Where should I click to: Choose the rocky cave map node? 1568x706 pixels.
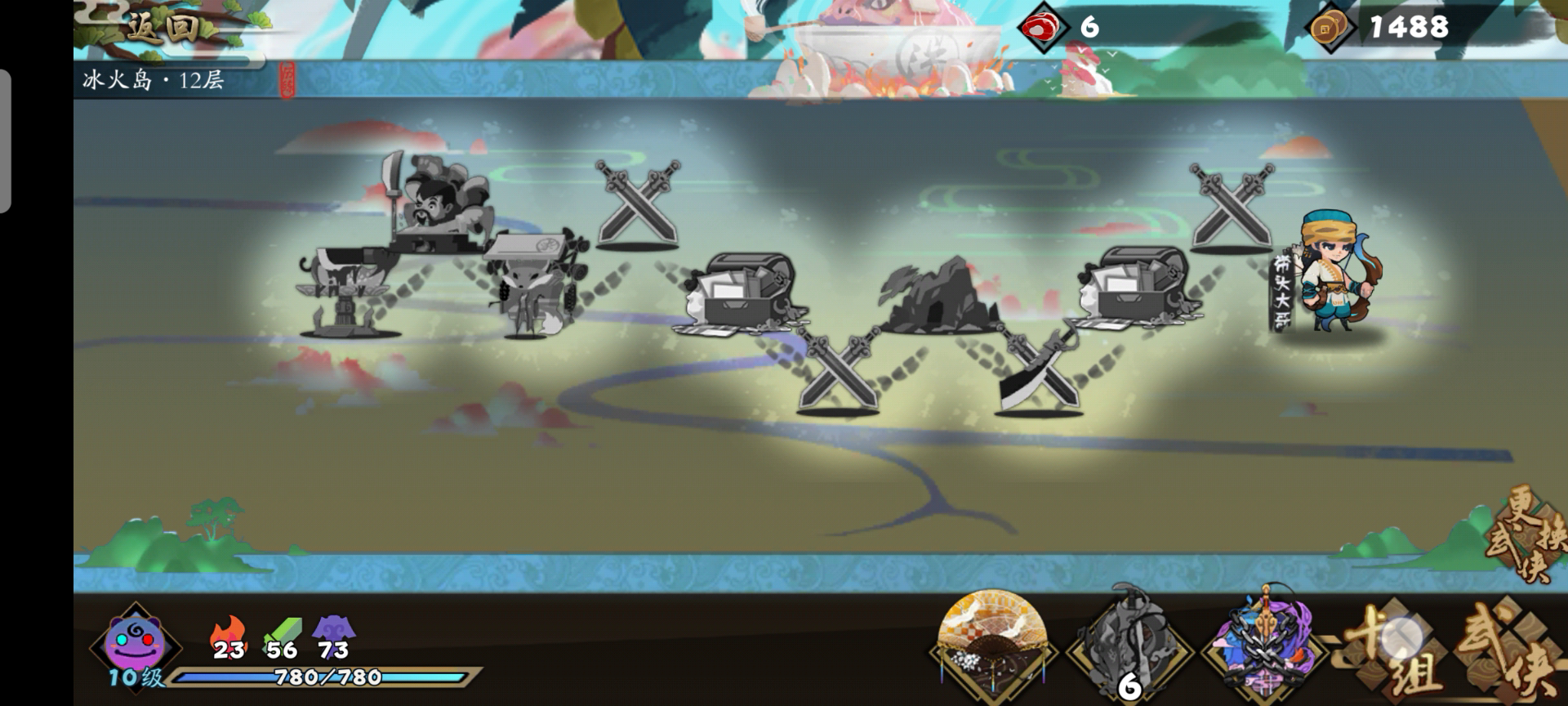940,297
